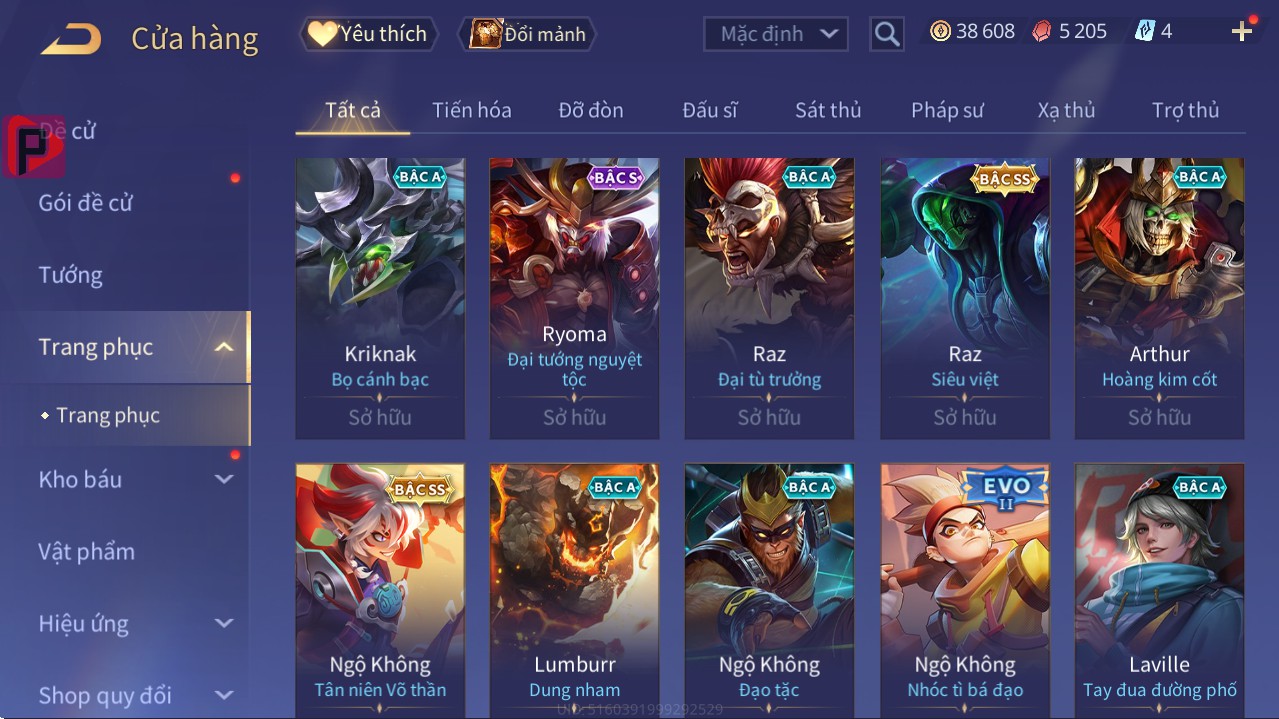Switch to the Đỡ đòn tab

point(590,110)
